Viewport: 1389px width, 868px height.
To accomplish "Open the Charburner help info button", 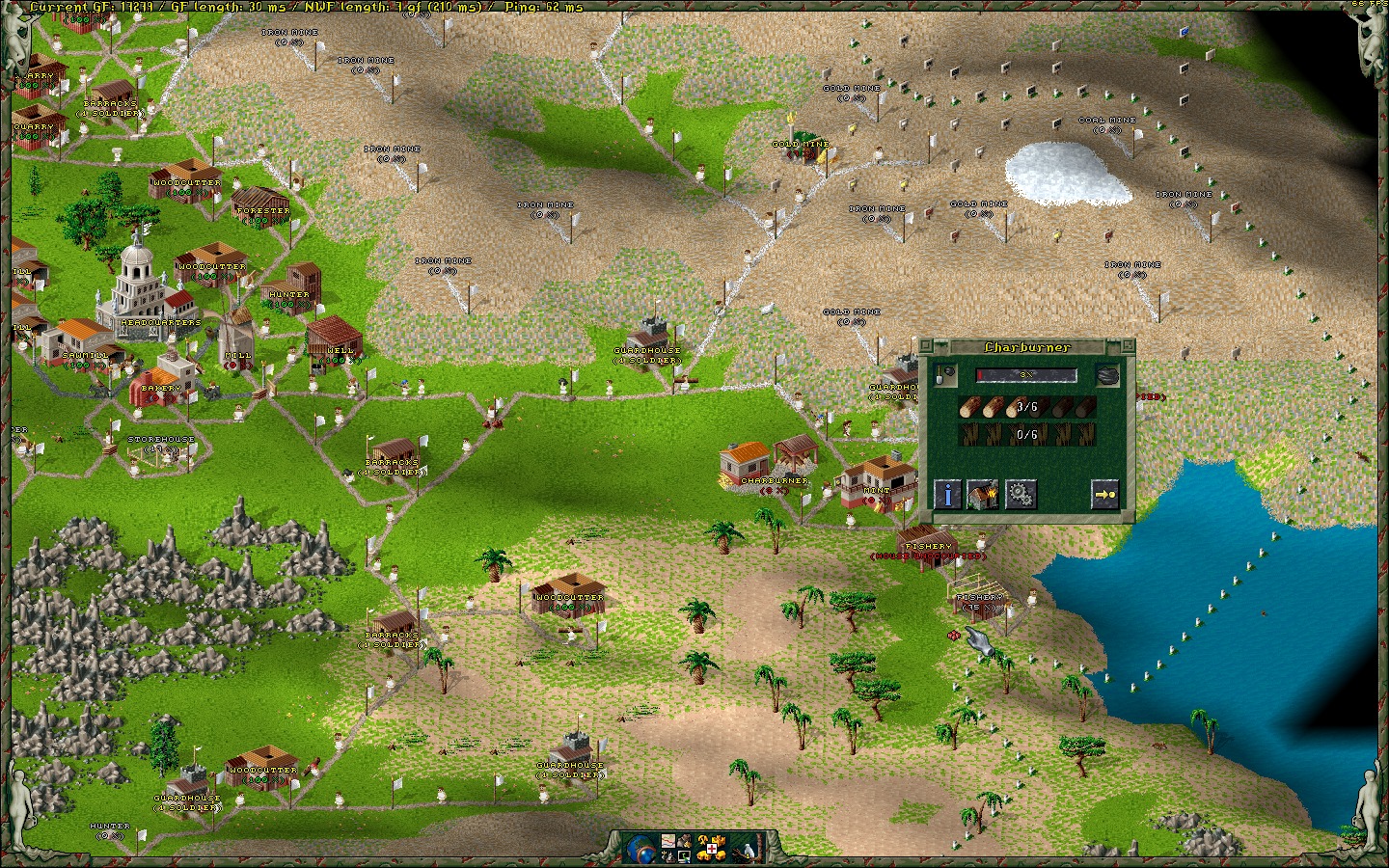I will [948, 494].
